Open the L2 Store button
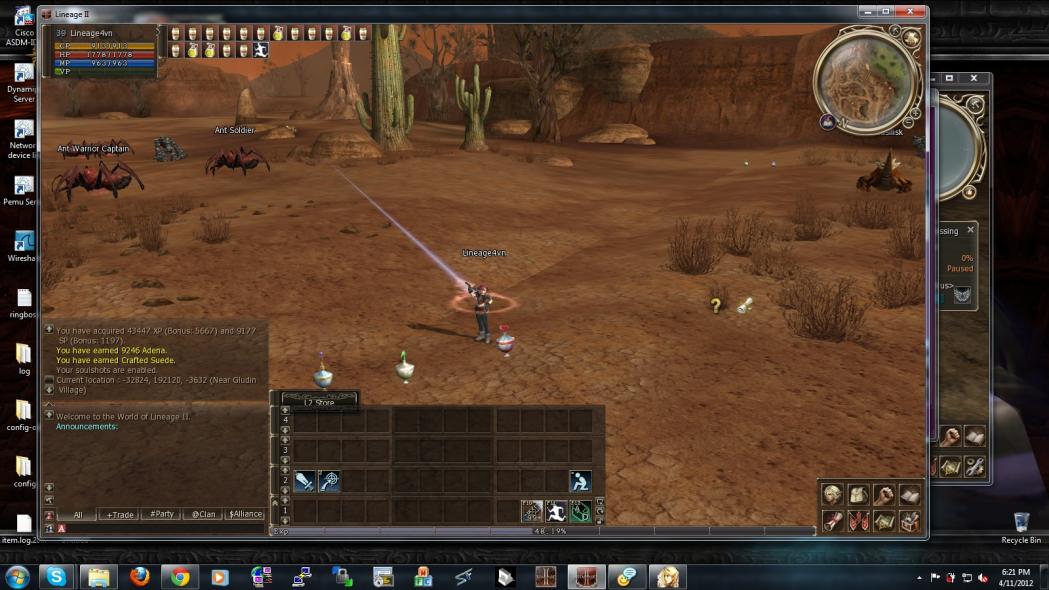Screen dimensions: 1049x590 [x=319, y=402]
